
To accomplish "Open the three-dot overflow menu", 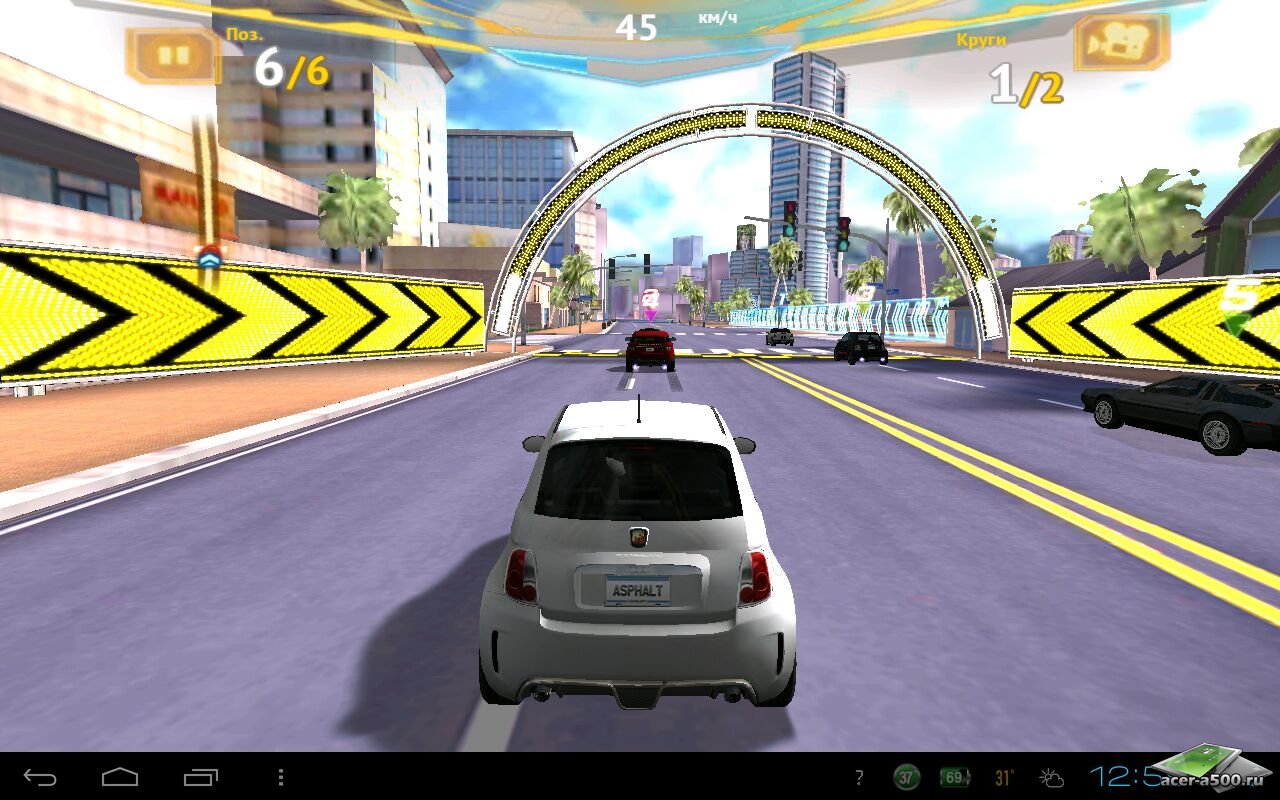I will point(281,777).
